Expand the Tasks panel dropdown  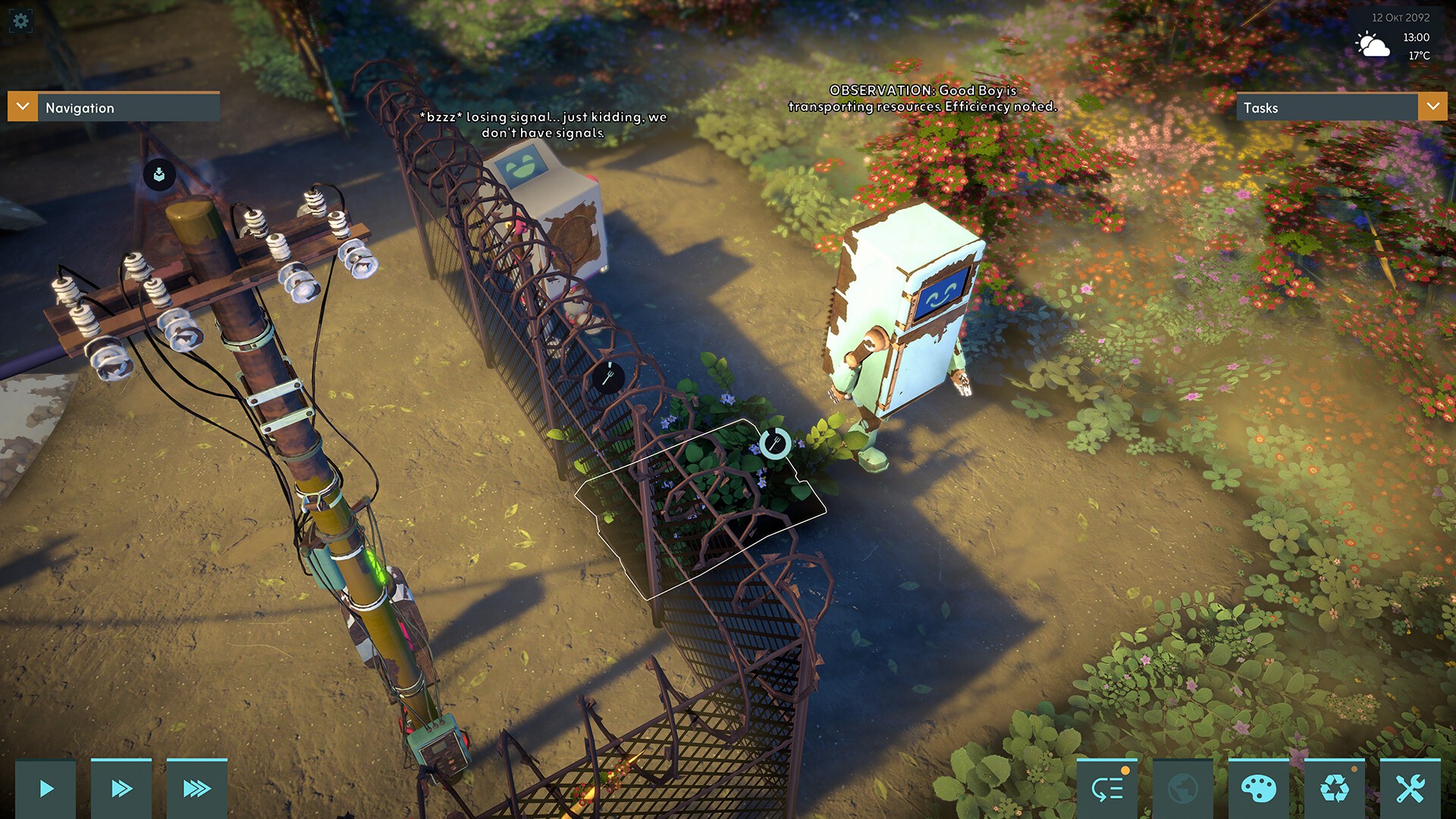point(1432,107)
